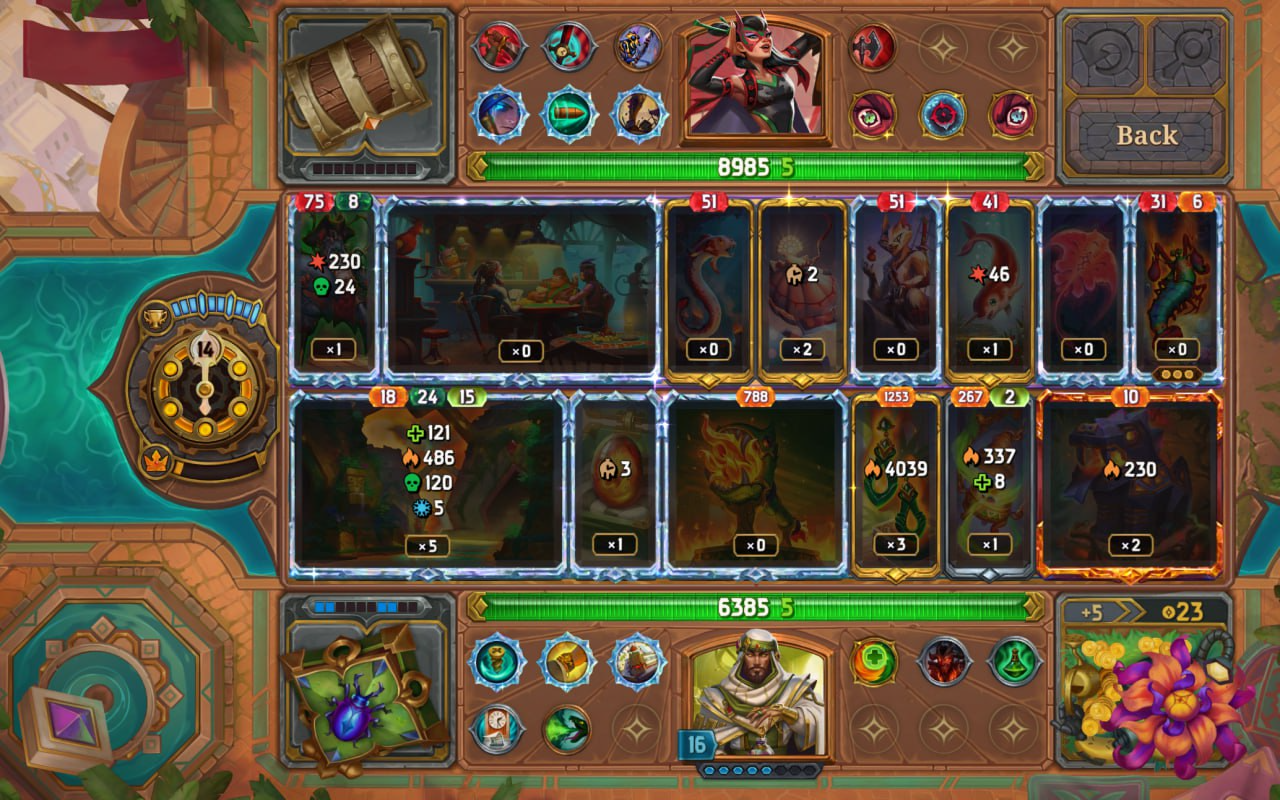Inspect the opponent's red double-axe skill
This screenshot has height=800, width=1280.
point(873,46)
